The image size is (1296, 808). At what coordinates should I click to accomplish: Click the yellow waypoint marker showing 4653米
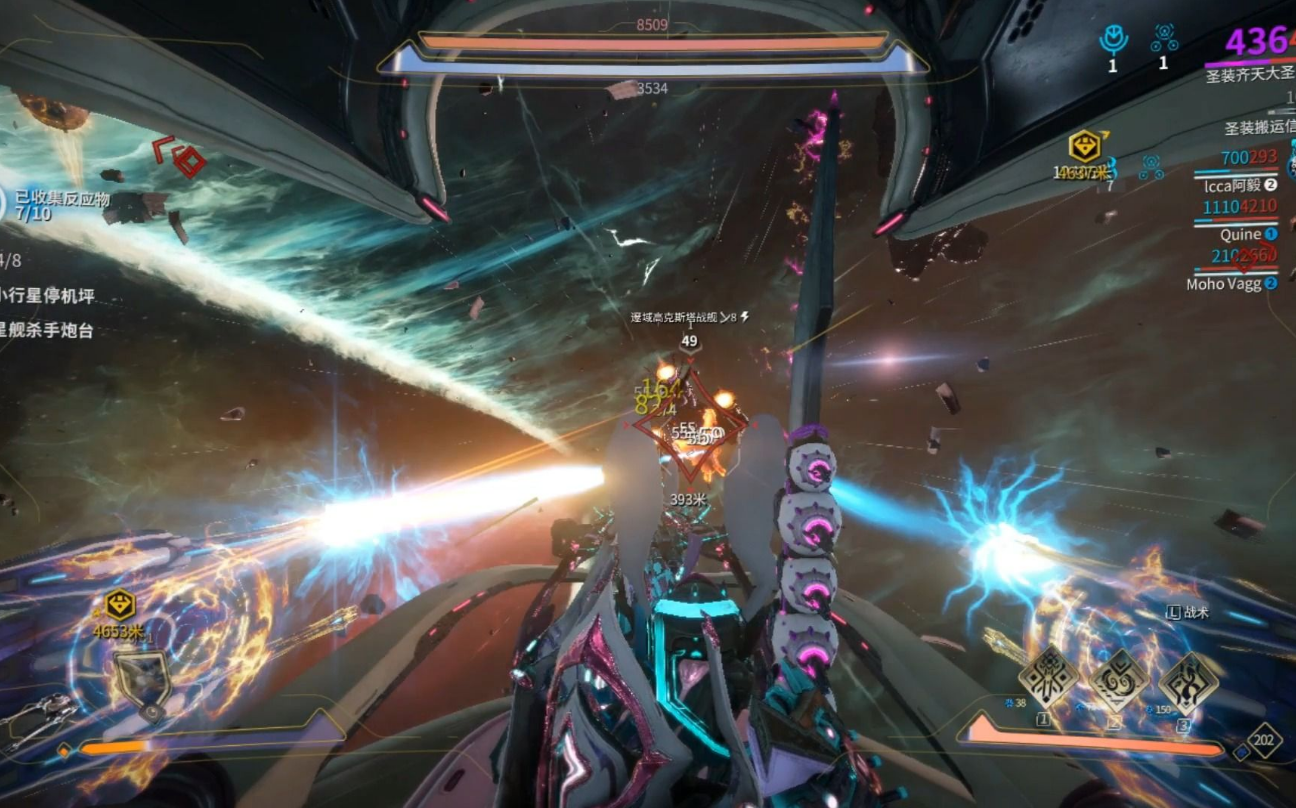coord(120,605)
